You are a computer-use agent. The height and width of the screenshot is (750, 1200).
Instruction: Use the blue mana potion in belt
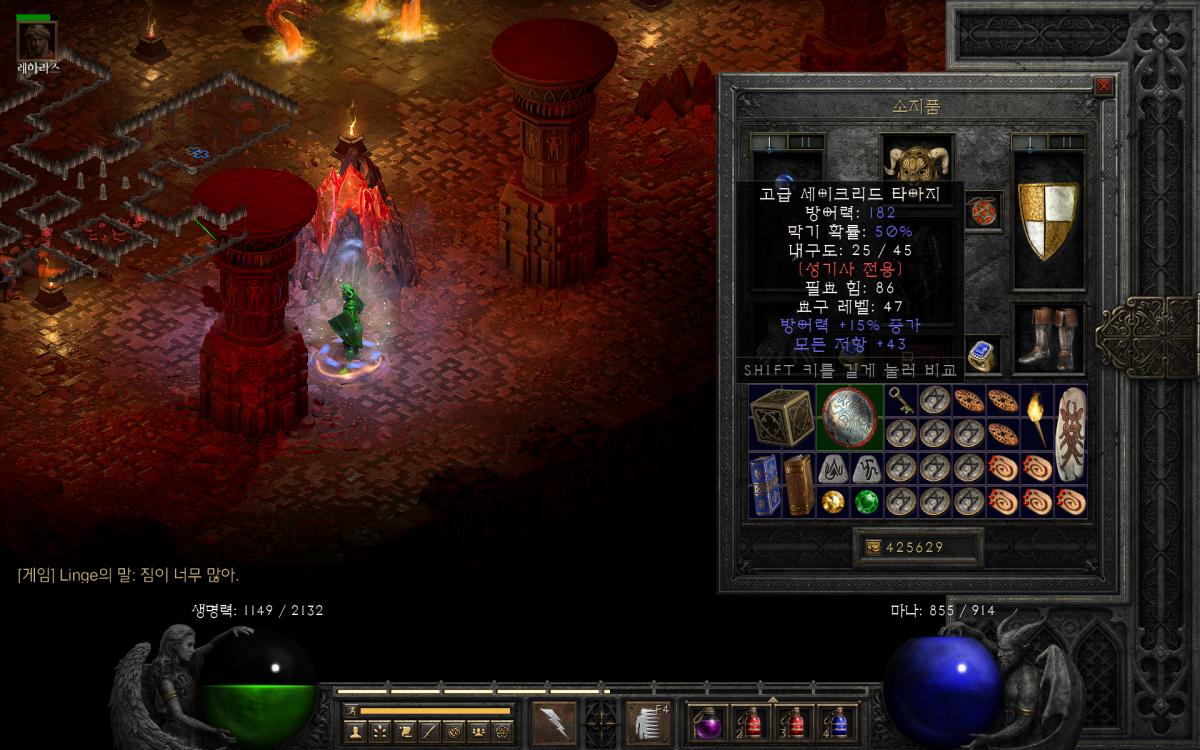click(x=838, y=722)
